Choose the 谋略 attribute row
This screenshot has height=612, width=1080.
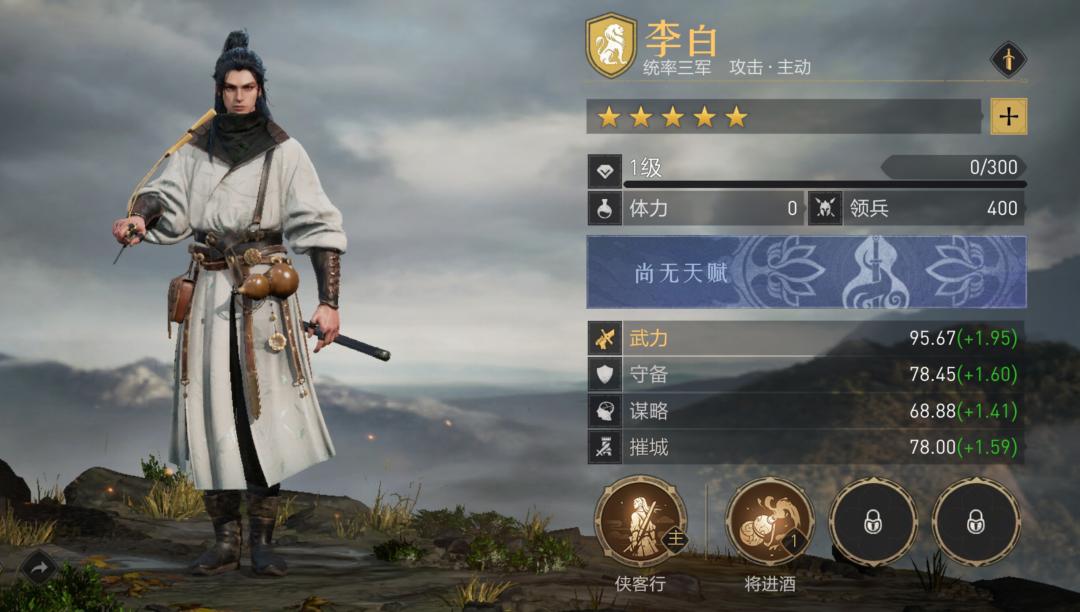[x=806, y=410]
